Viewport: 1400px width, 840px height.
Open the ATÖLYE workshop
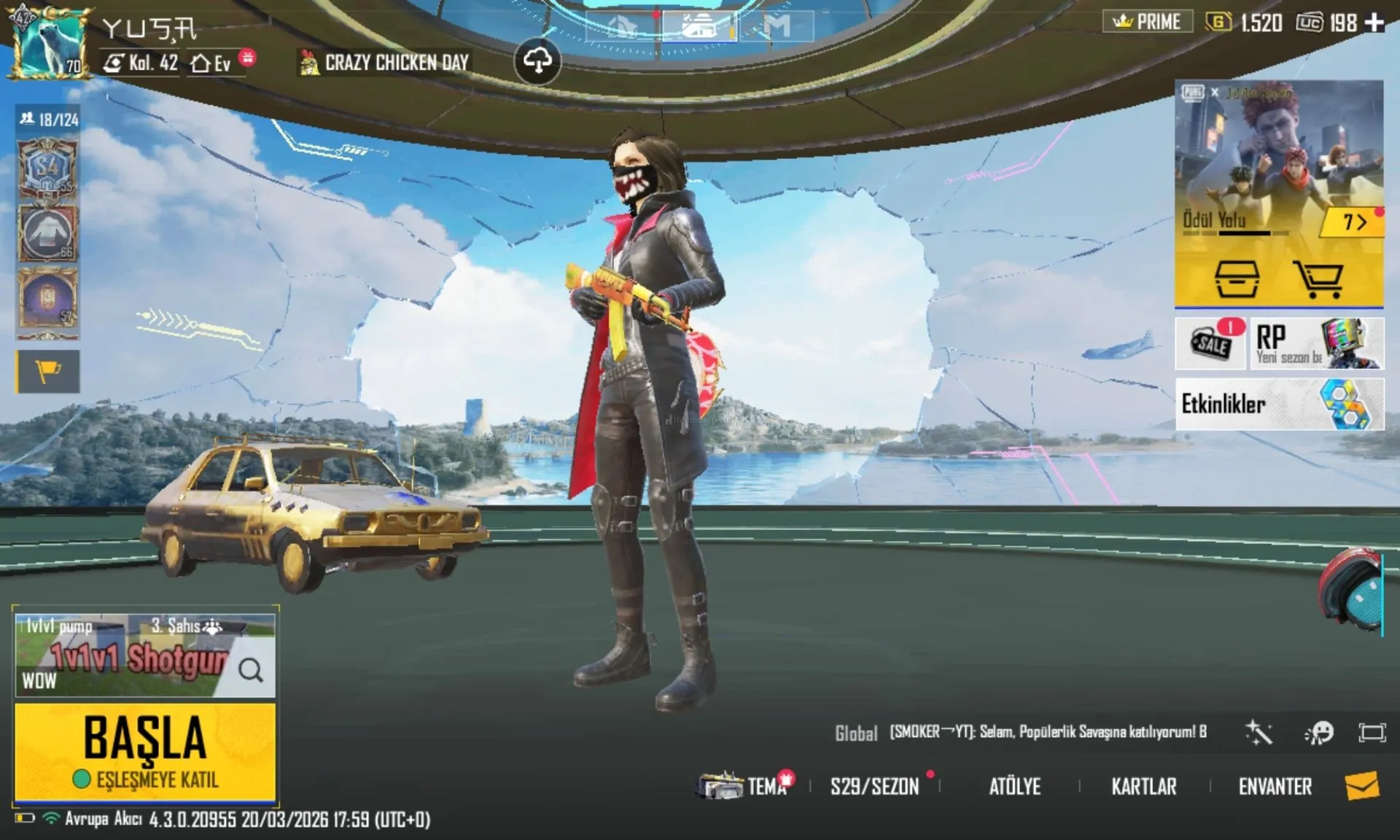click(1014, 787)
